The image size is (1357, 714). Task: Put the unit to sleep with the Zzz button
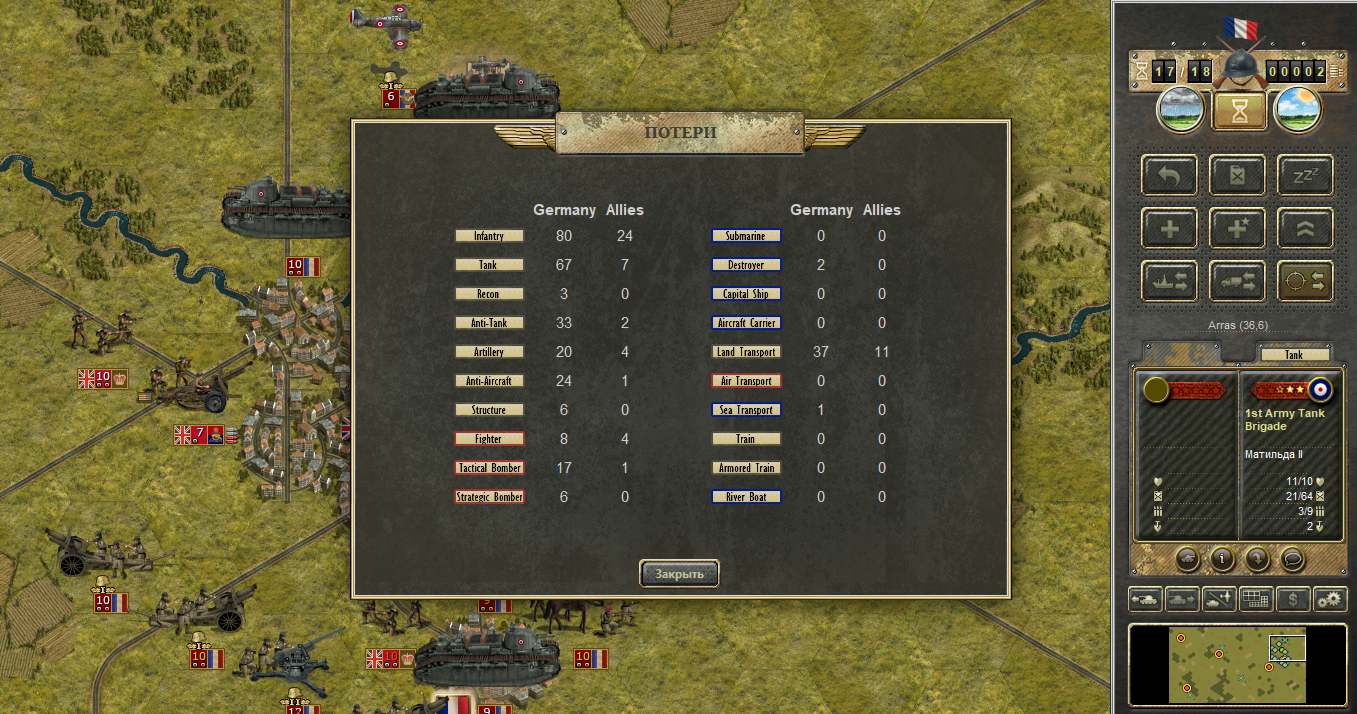tap(1305, 175)
